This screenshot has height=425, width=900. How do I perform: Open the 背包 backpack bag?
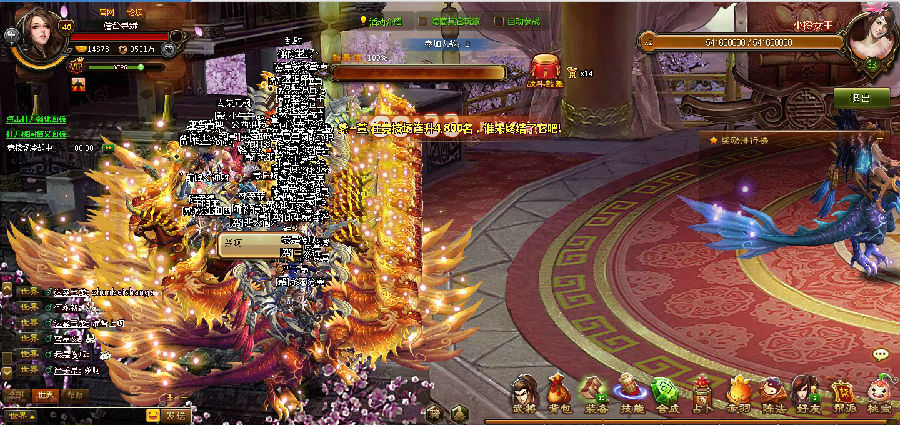click(559, 394)
